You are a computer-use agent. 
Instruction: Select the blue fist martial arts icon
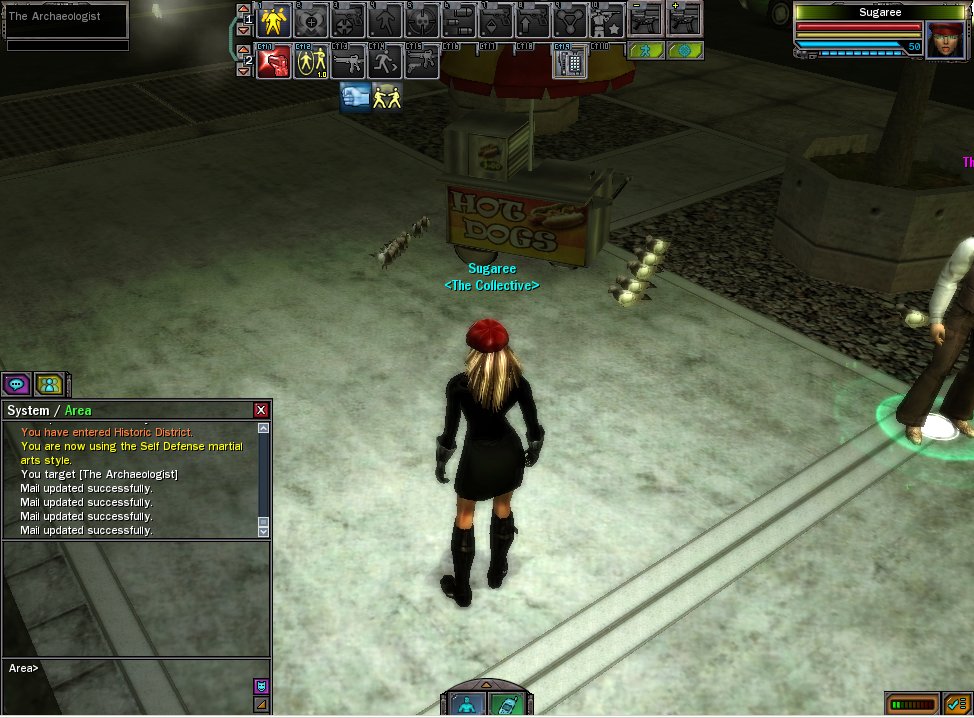[355, 96]
